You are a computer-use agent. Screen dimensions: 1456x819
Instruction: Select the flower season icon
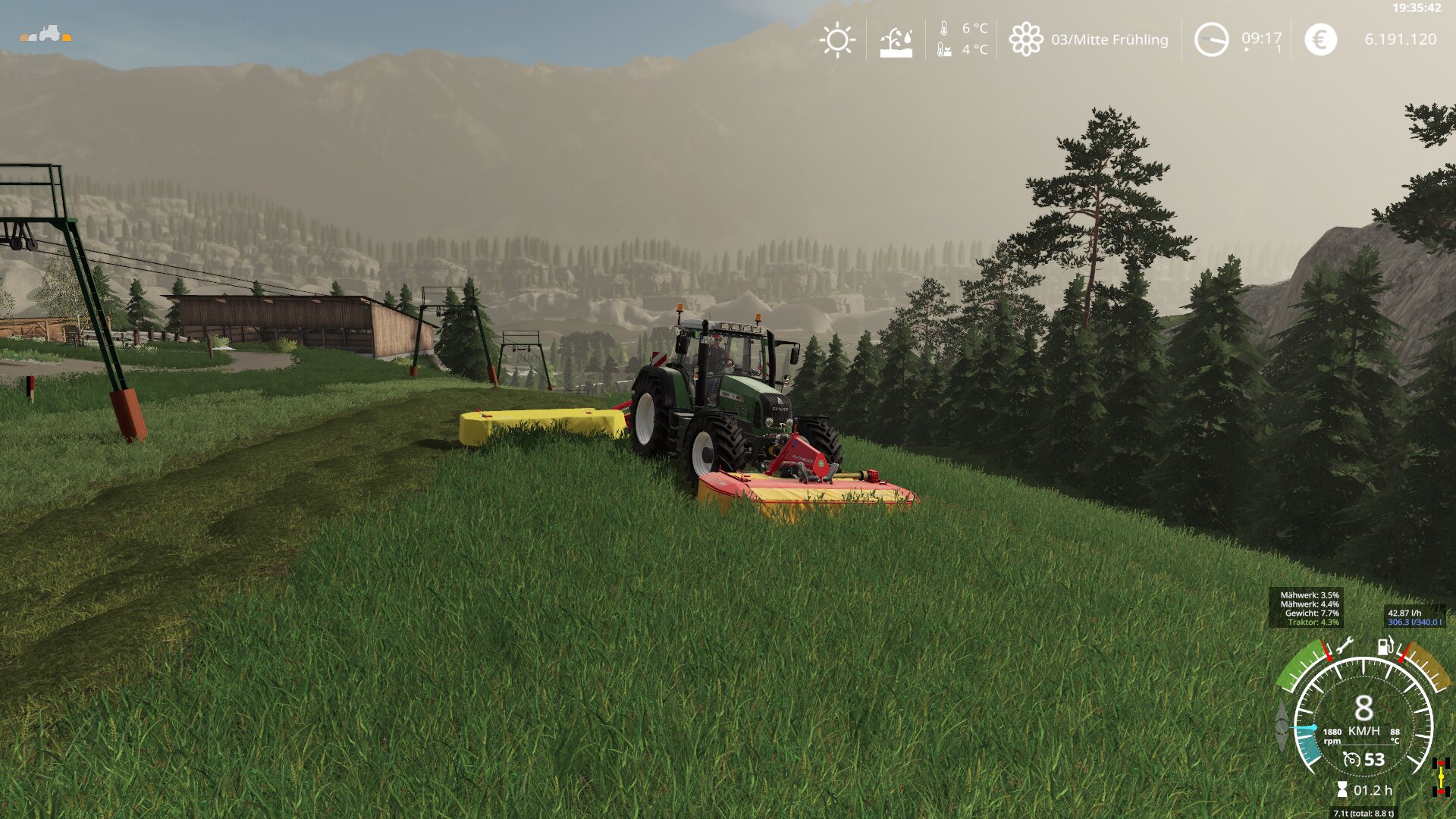[x=1025, y=39]
